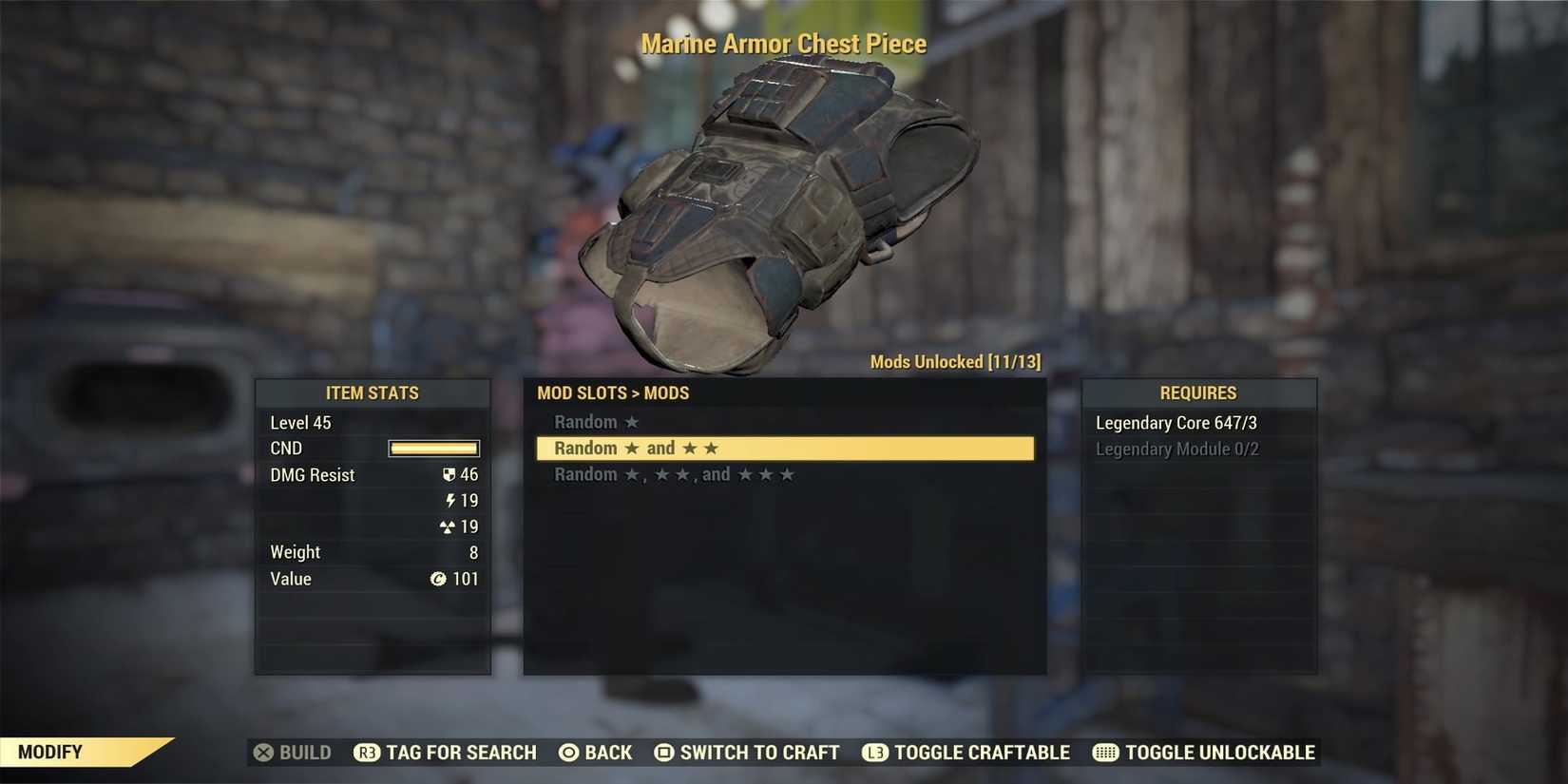Click the X button icon next to BUILD

263,752
